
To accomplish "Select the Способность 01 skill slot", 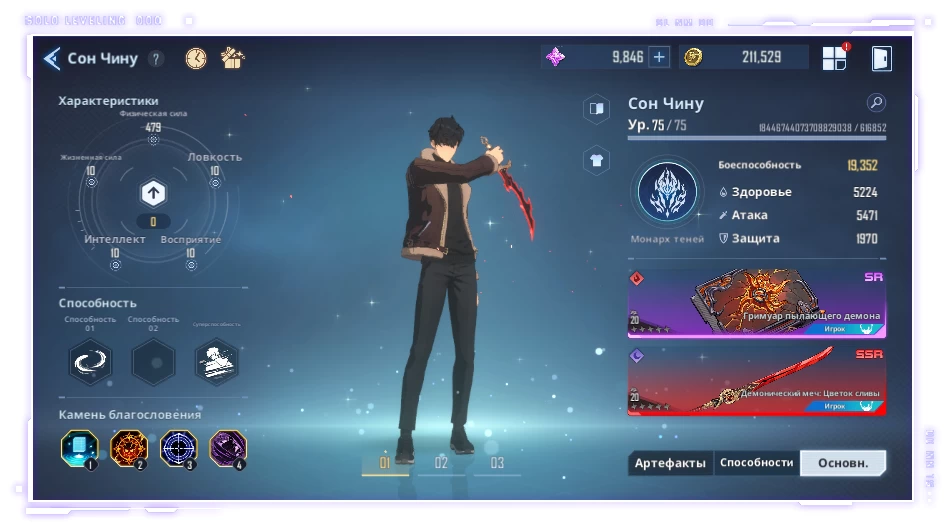I will 90,361.
